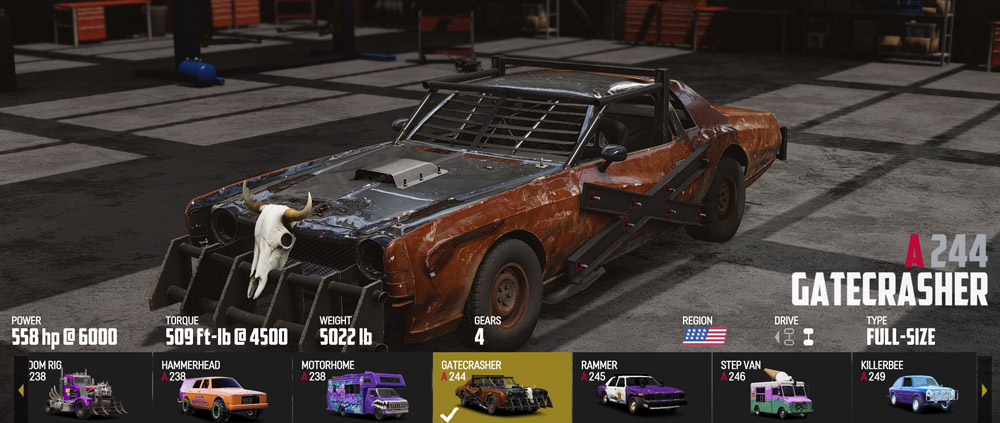
Task: Switch to the Rammer car
Action: 641,388
